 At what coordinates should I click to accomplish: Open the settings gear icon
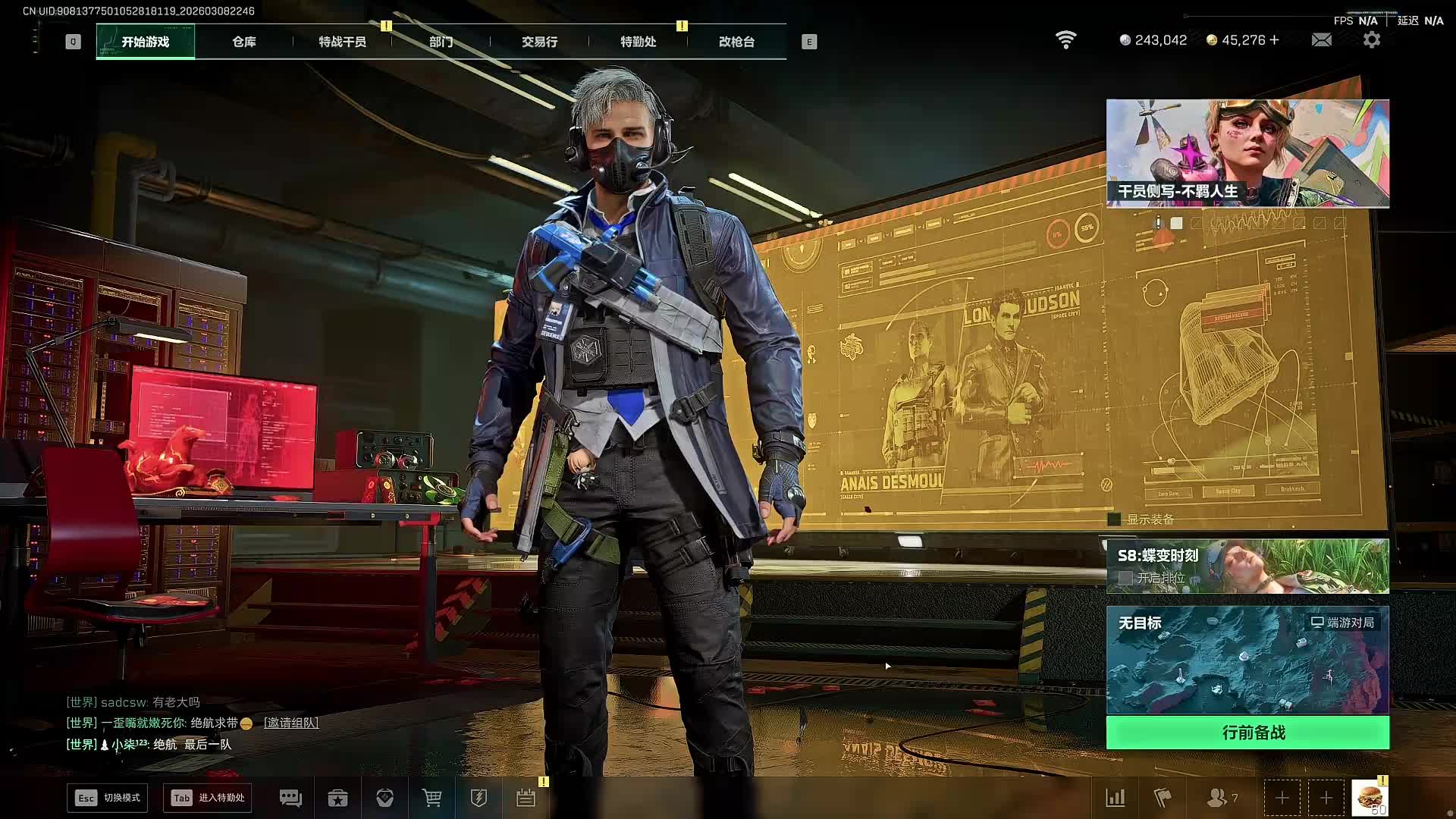coord(1371,40)
